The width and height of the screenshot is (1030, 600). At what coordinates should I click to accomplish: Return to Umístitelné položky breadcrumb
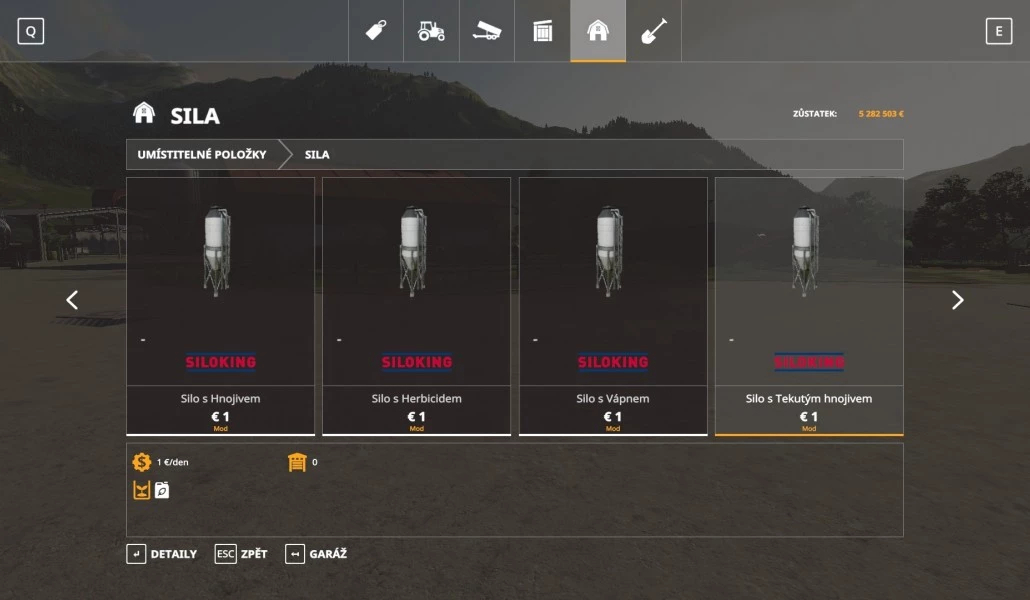[202, 155]
